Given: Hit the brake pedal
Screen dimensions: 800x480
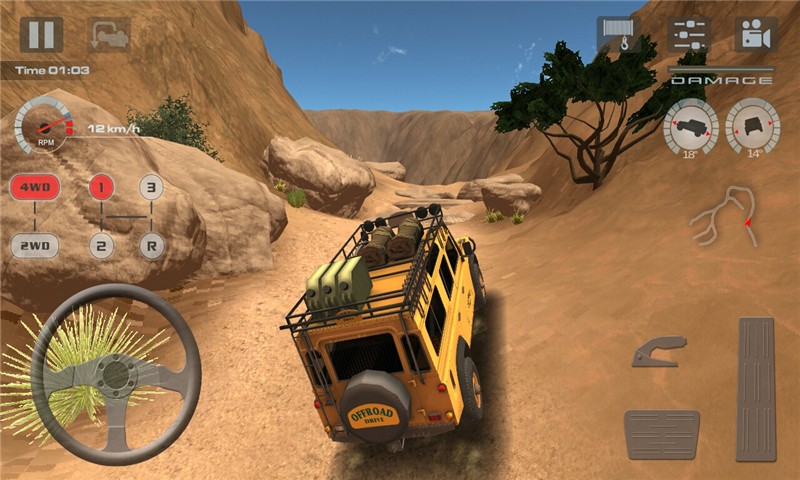Looking at the screenshot, I should [661, 434].
